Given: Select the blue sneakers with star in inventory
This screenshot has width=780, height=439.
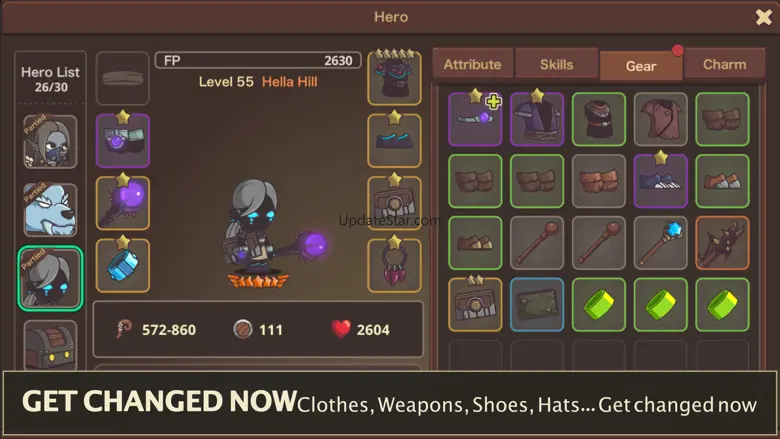Looking at the screenshot, I should 660,181.
